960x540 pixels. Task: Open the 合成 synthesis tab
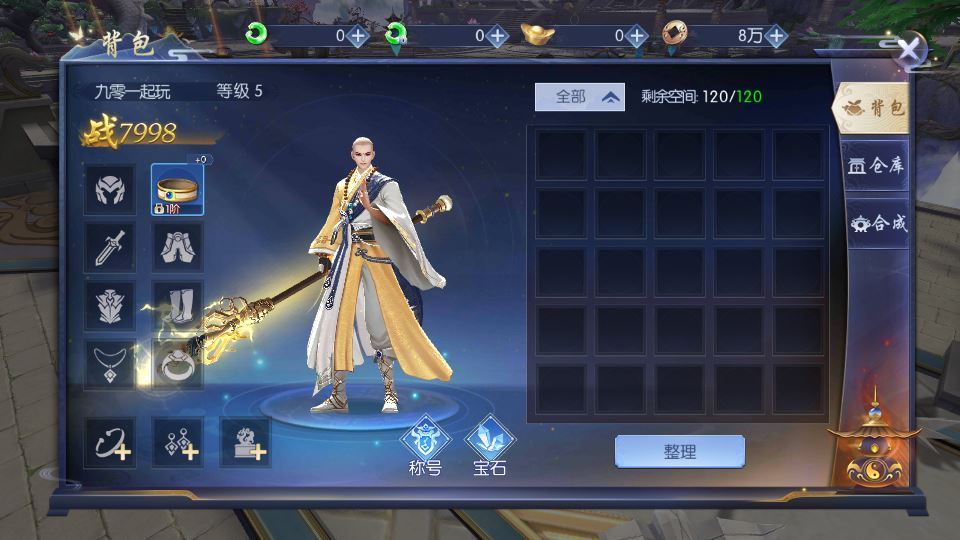(x=876, y=223)
